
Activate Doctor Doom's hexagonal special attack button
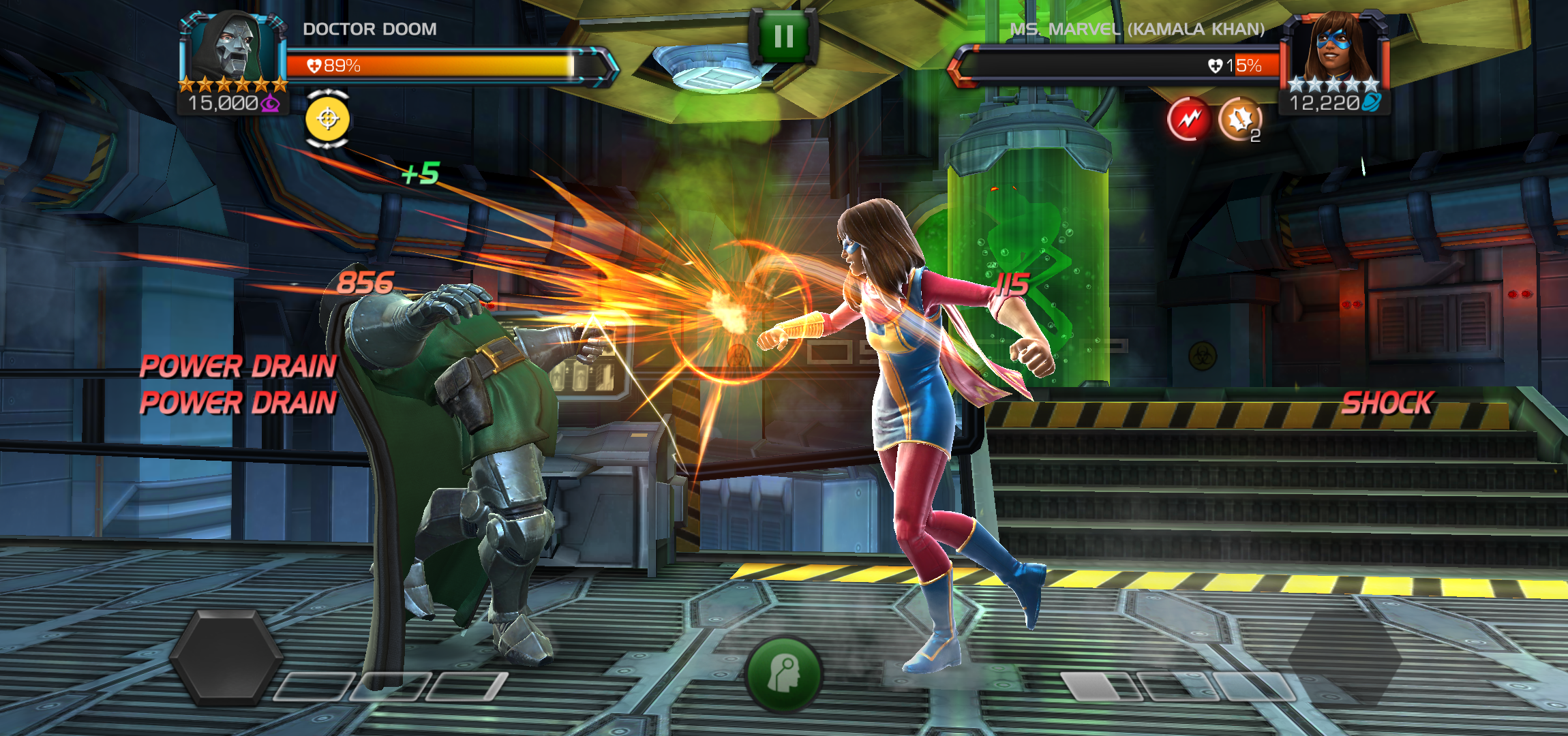coord(226,657)
